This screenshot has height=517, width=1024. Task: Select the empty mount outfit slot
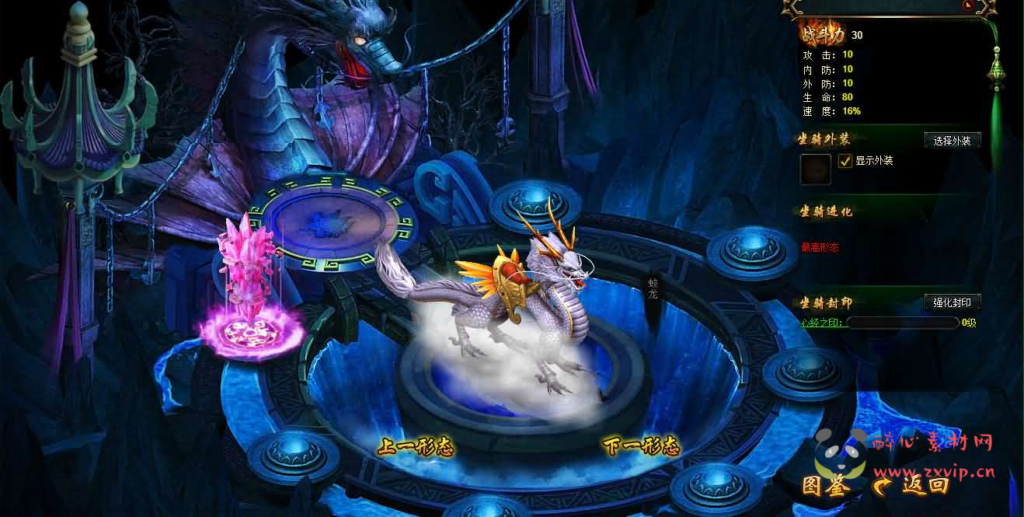coord(814,168)
